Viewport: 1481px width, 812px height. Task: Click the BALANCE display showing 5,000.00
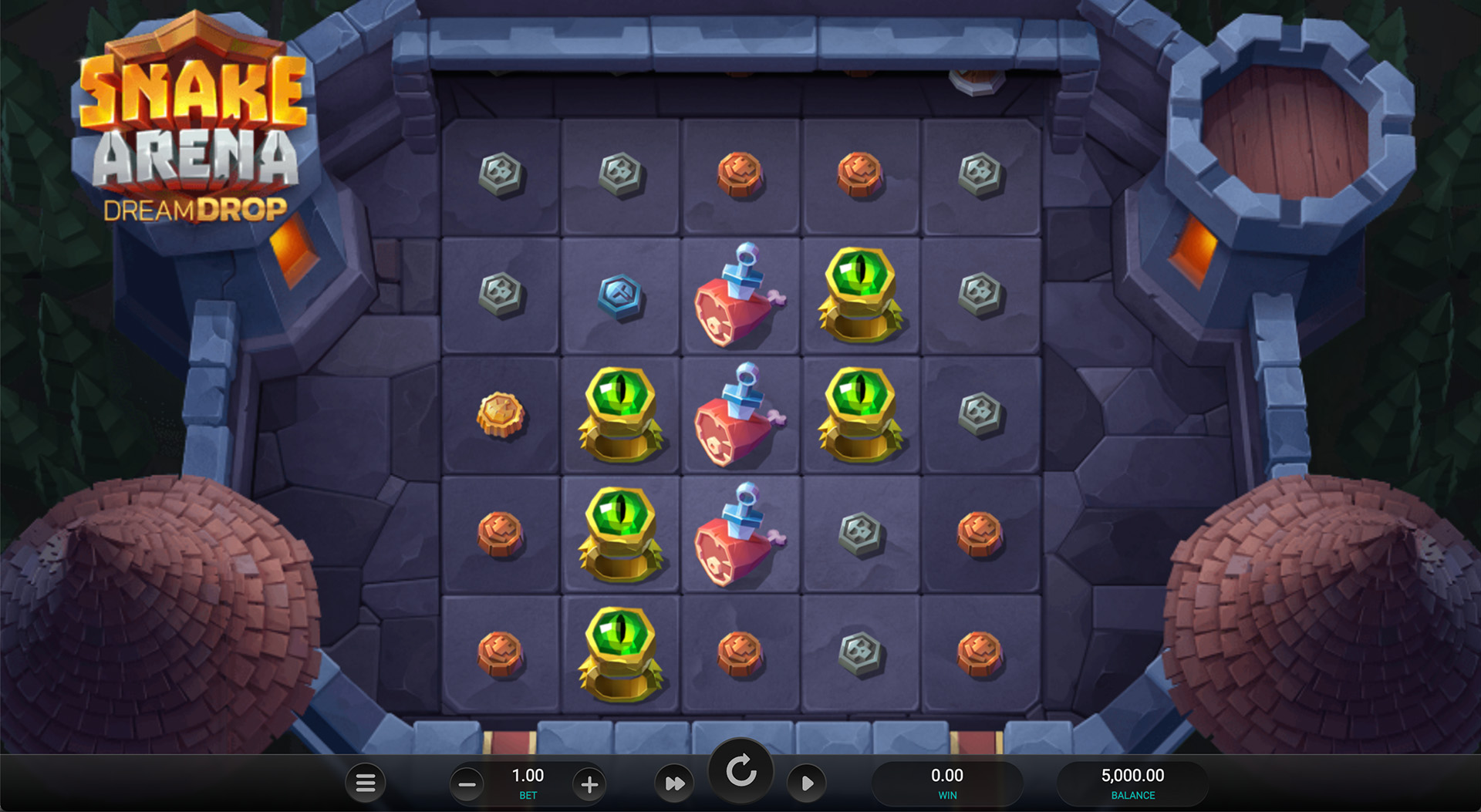(x=1133, y=776)
